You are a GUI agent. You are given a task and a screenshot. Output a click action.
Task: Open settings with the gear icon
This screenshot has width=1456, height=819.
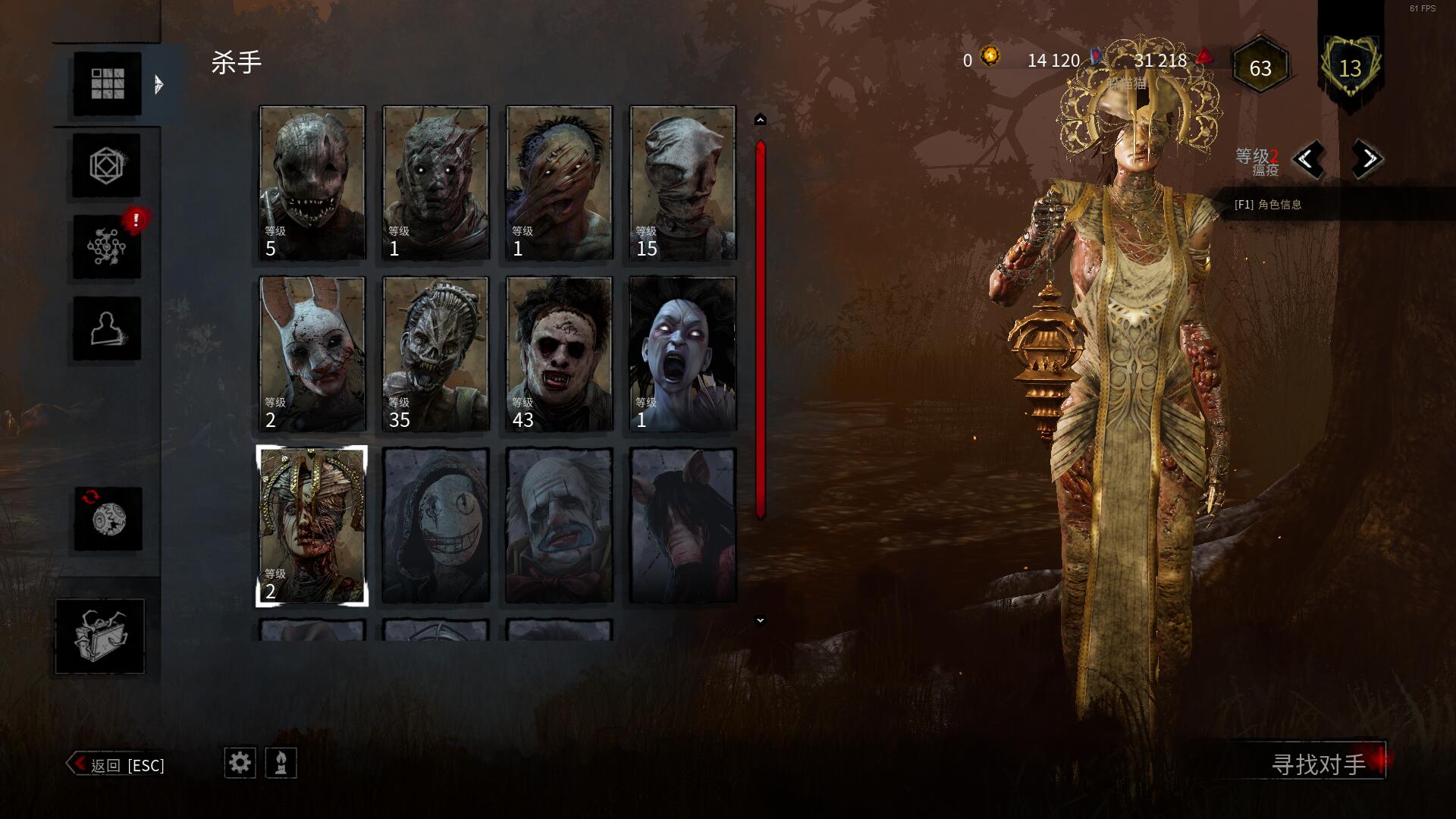(240, 763)
